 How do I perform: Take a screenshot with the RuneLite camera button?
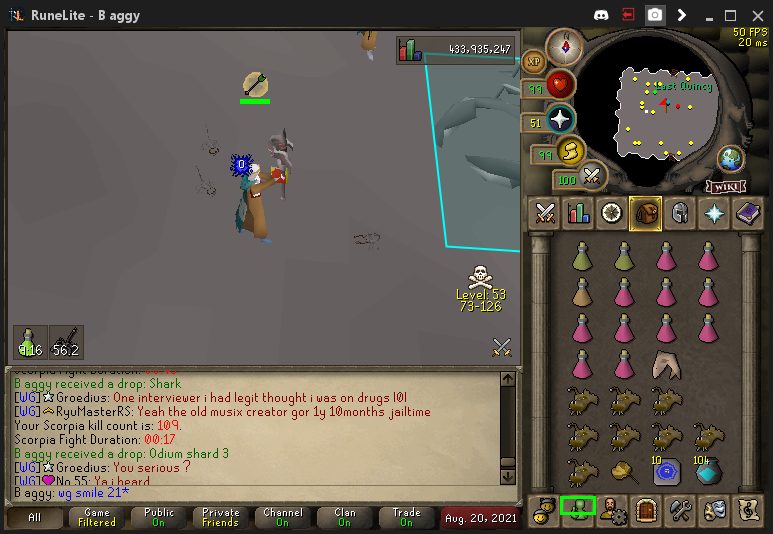point(654,15)
